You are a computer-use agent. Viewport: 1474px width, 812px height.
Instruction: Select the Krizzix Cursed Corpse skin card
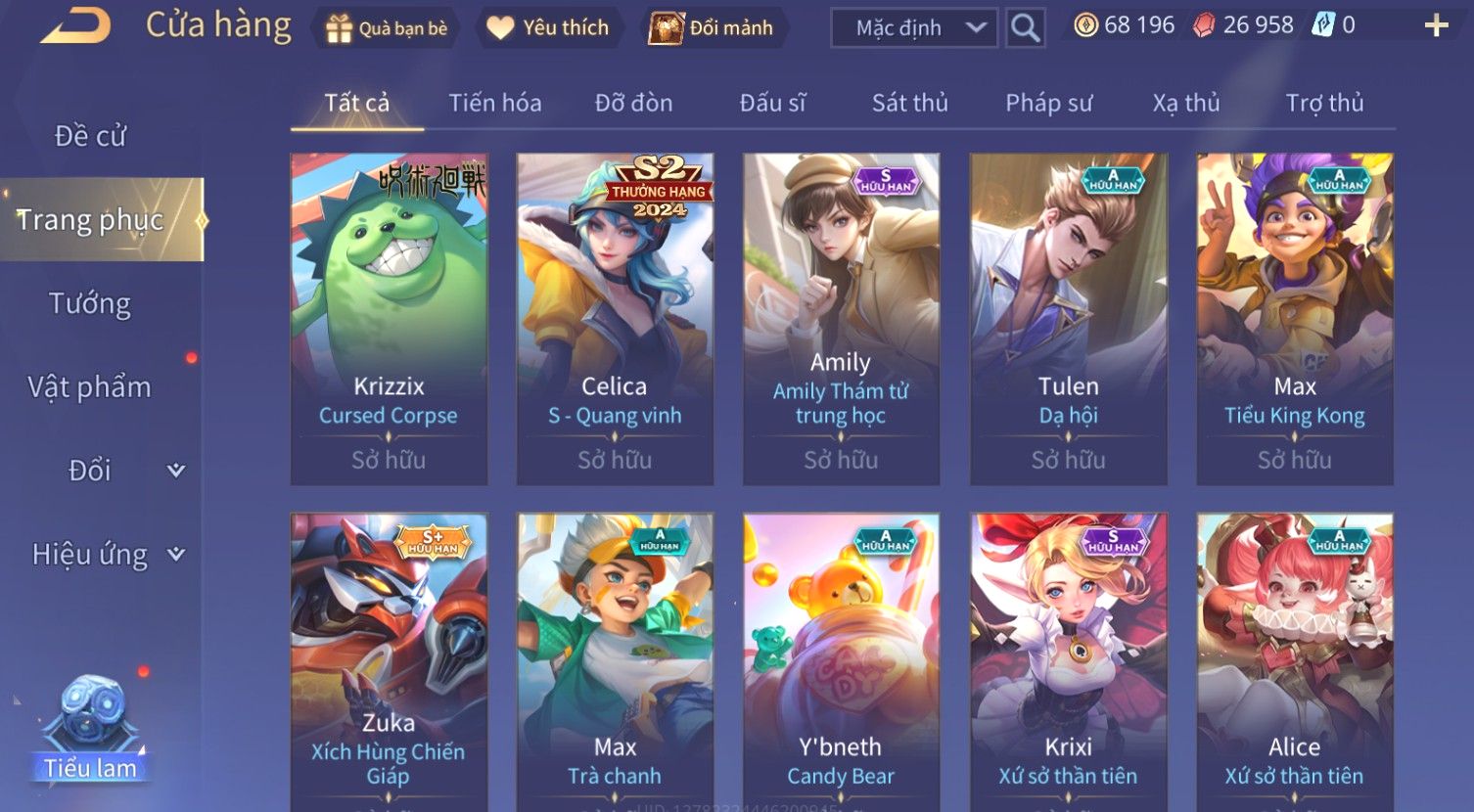click(x=389, y=318)
